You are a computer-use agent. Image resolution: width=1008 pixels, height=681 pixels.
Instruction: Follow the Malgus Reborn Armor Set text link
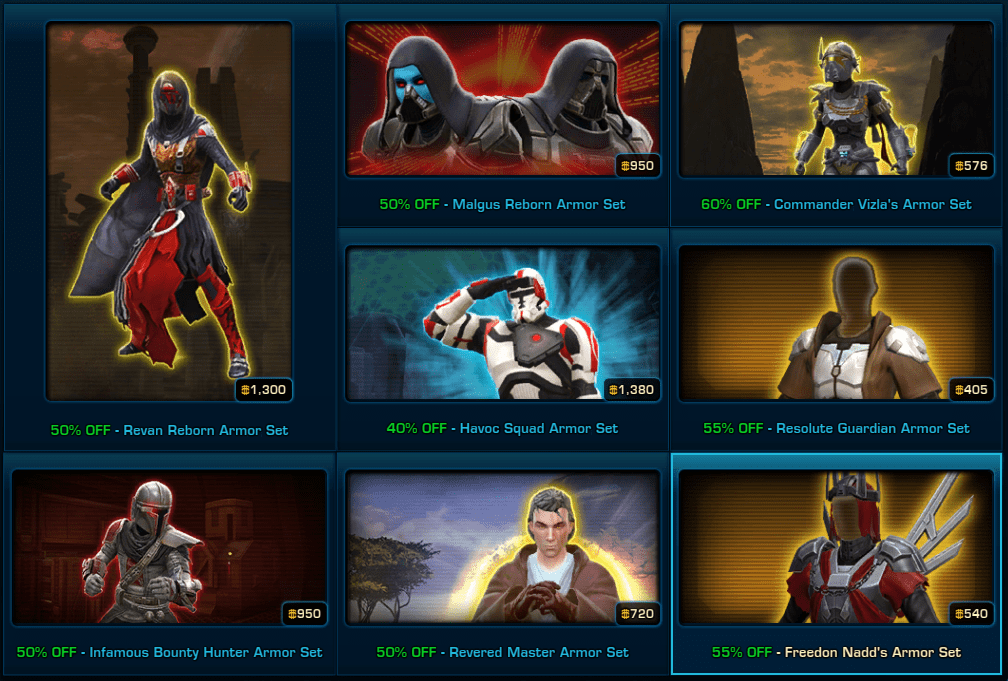[538, 204]
